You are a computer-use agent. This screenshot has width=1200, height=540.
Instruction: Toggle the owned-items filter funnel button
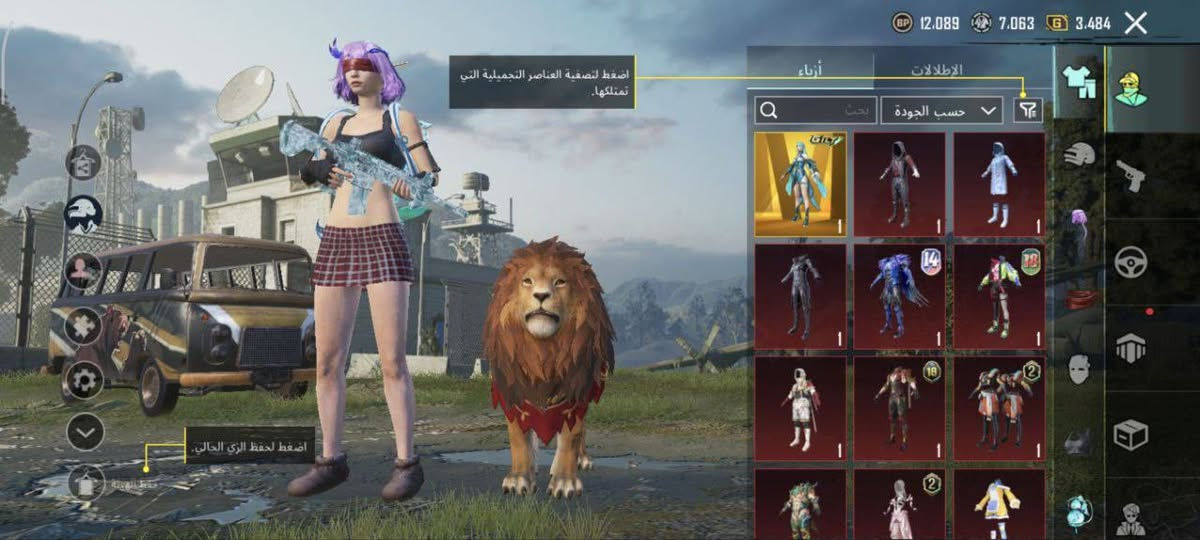pyautogui.click(x=1027, y=111)
